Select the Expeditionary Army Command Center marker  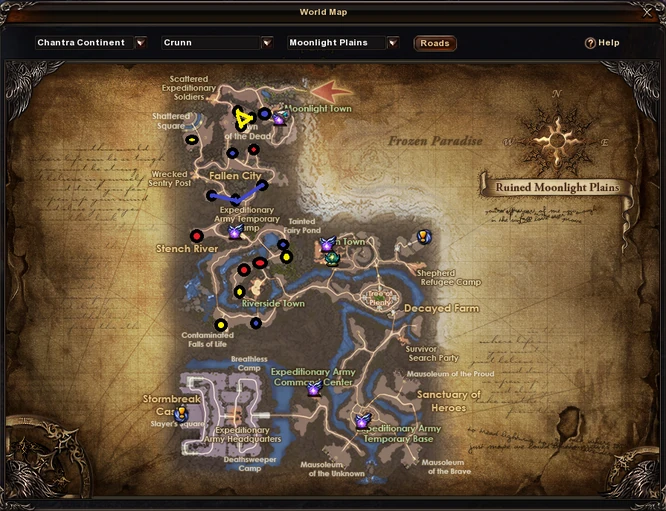pos(314,389)
